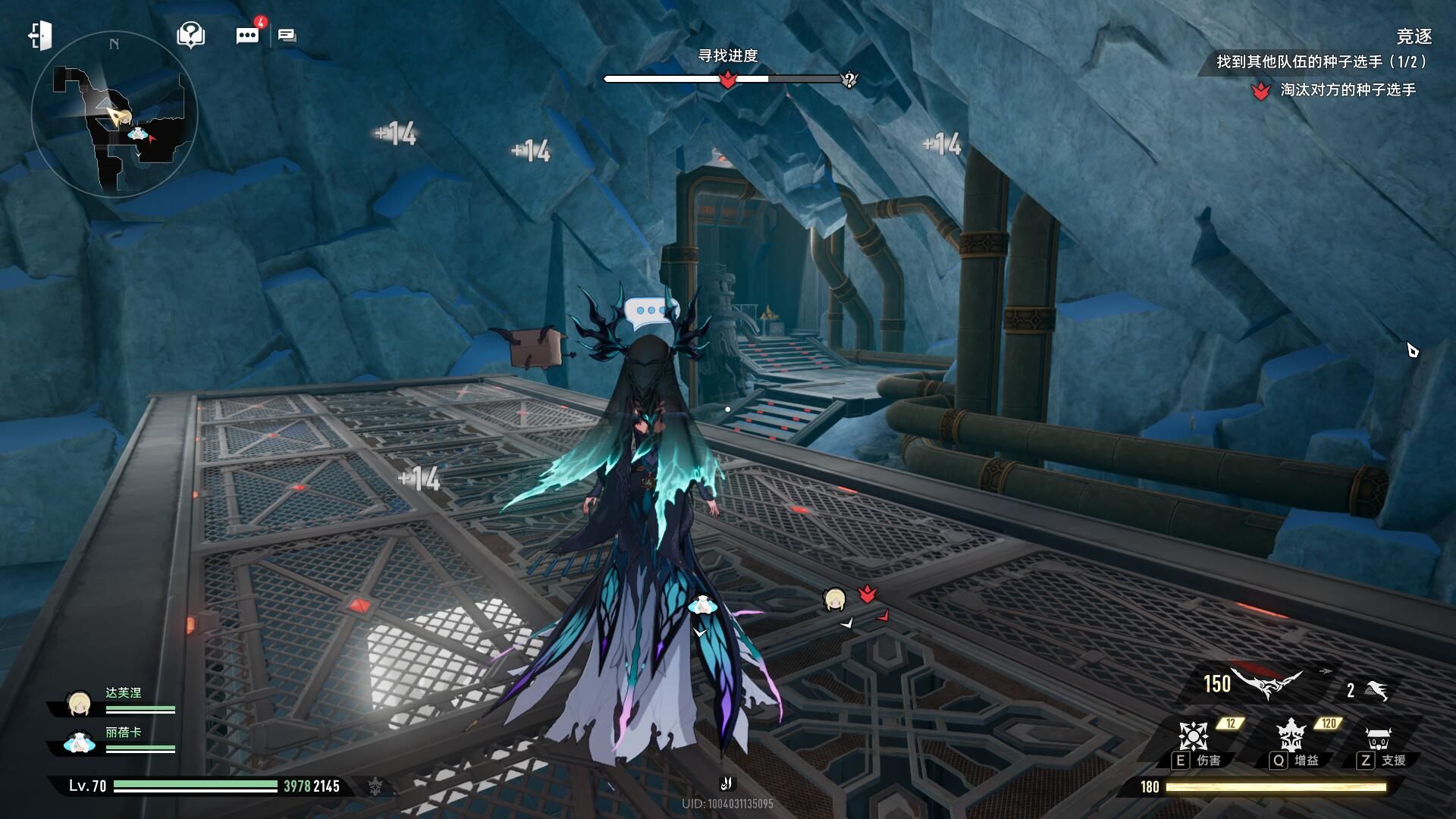Click the 淘汰对方的种子选手 objective
1456x819 pixels.
click(1347, 90)
